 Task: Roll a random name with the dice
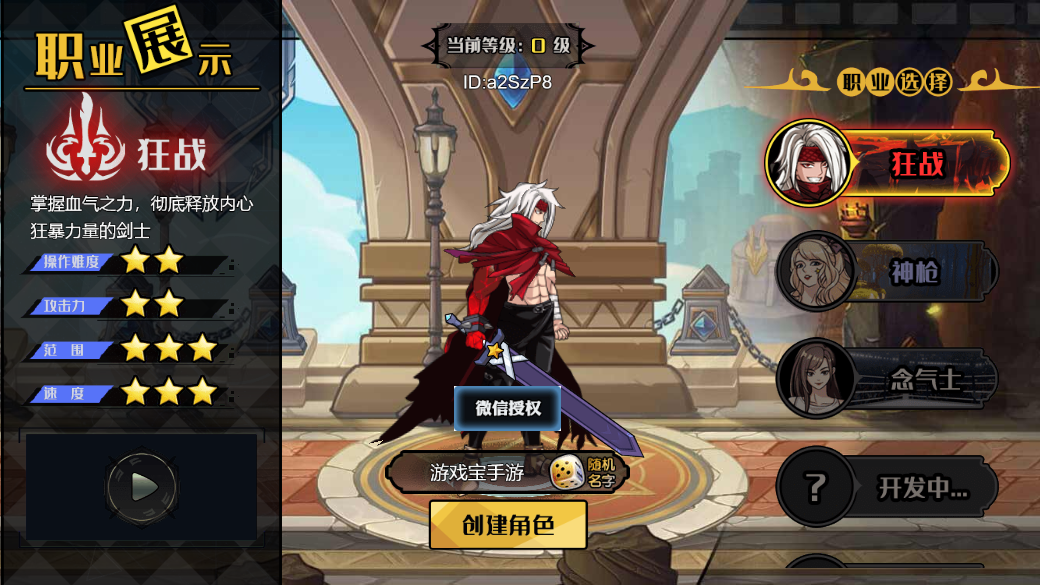tap(567, 472)
